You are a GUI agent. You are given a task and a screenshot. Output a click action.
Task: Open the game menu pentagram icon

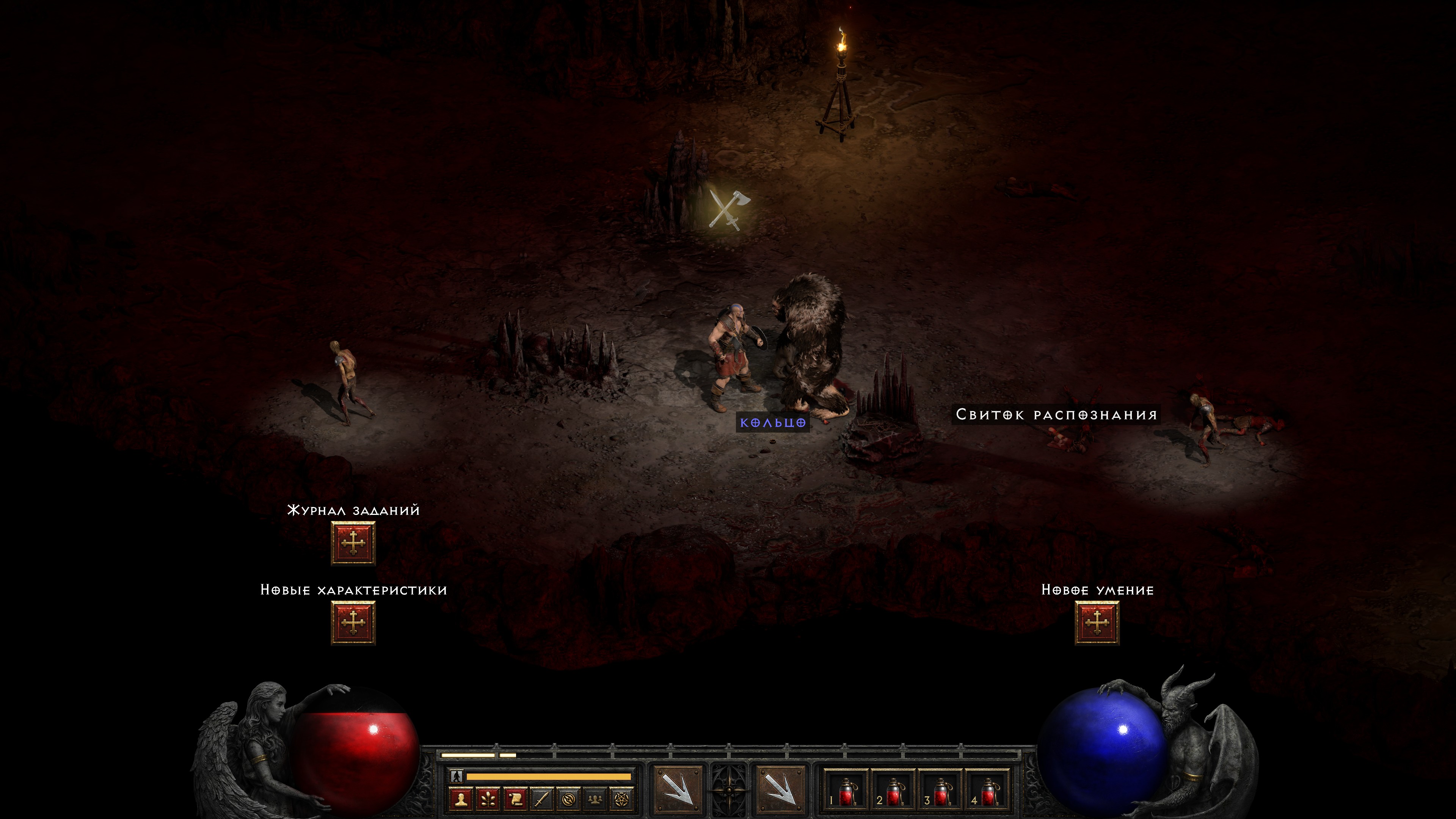click(x=622, y=799)
